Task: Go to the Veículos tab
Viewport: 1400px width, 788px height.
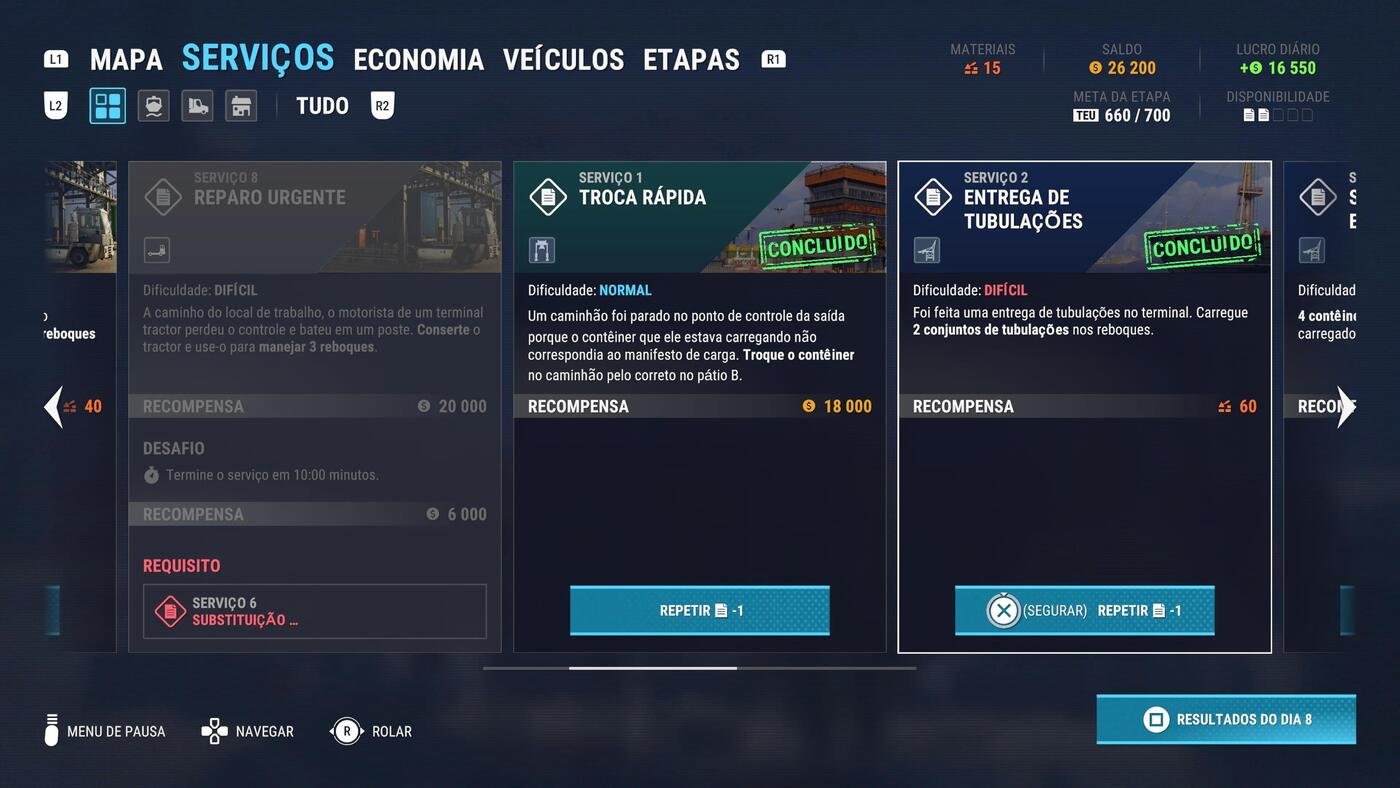Action: [x=563, y=60]
